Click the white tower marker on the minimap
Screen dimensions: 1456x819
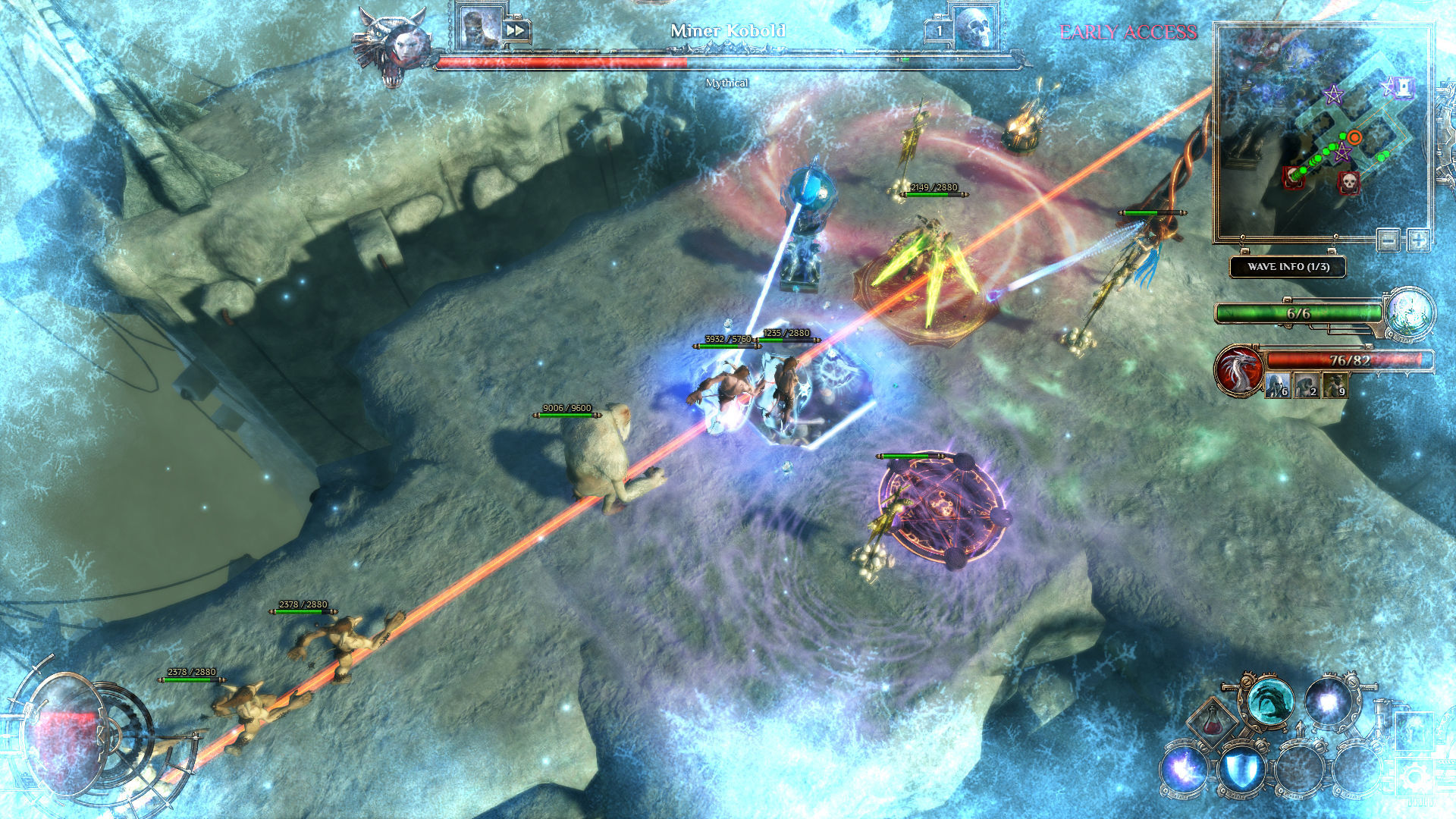(x=1404, y=88)
